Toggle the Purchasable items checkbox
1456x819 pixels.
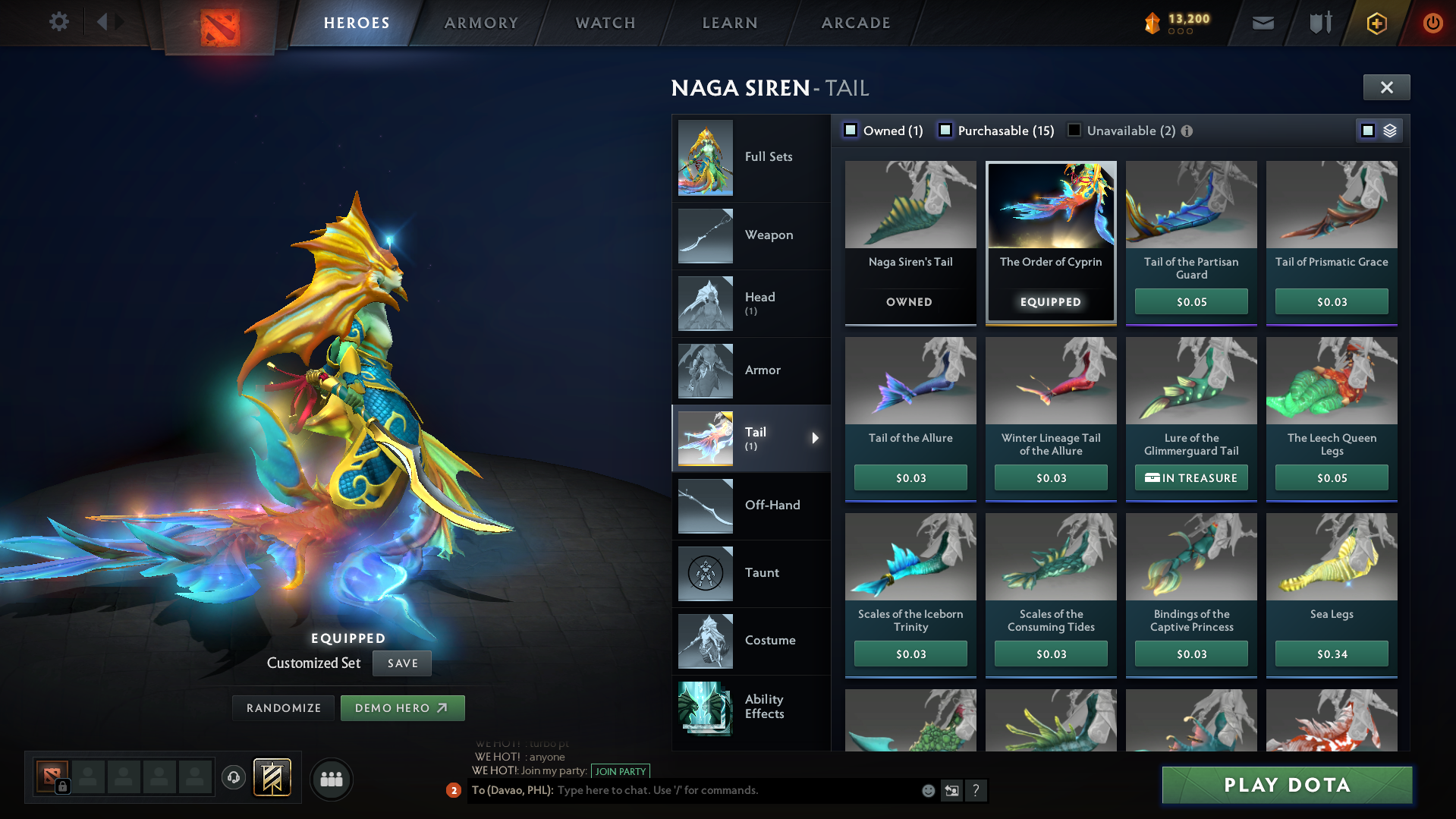pyautogui.click(x=945, y=130)
